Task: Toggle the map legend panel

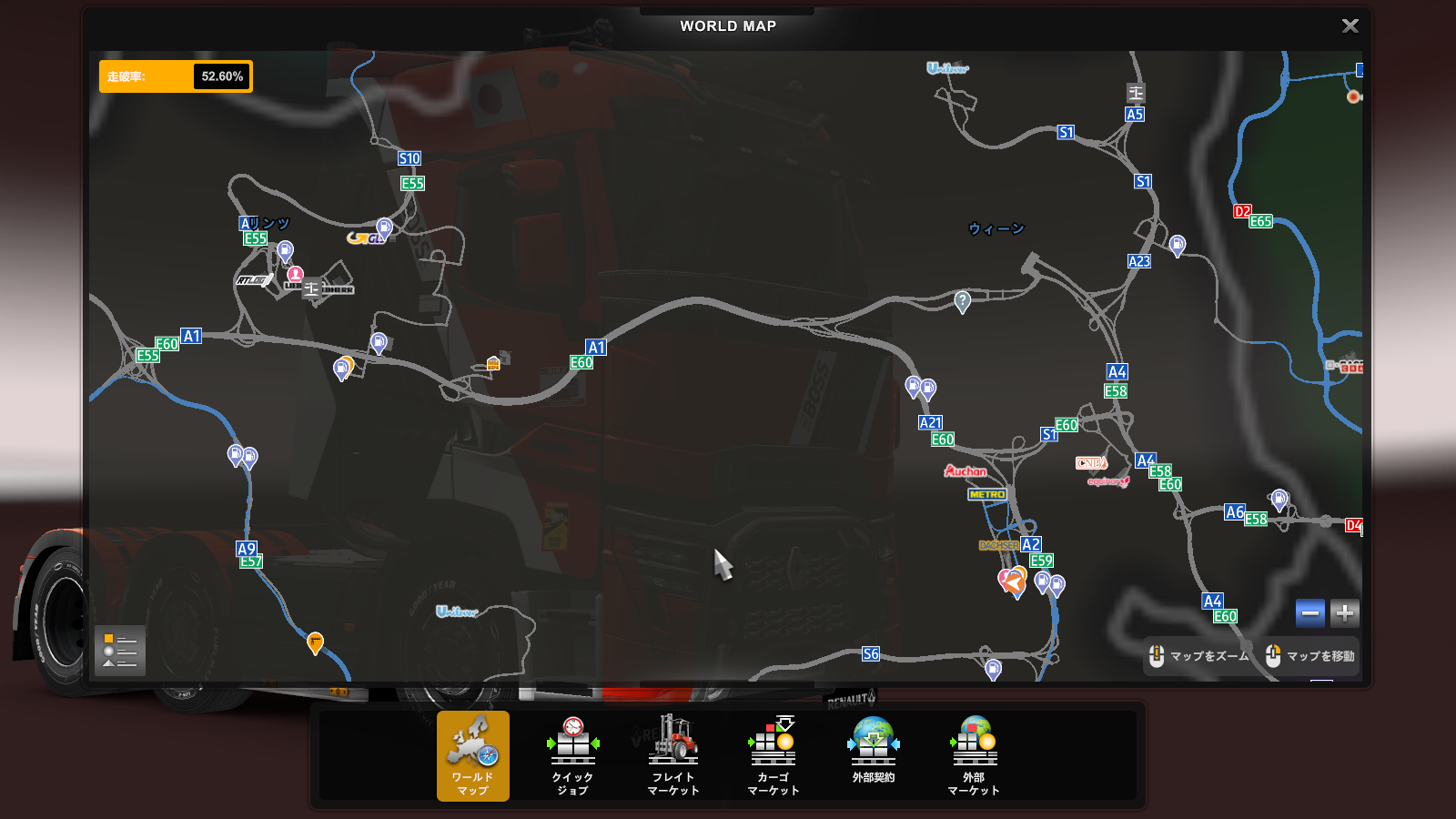Action: (x=119, y=651)
